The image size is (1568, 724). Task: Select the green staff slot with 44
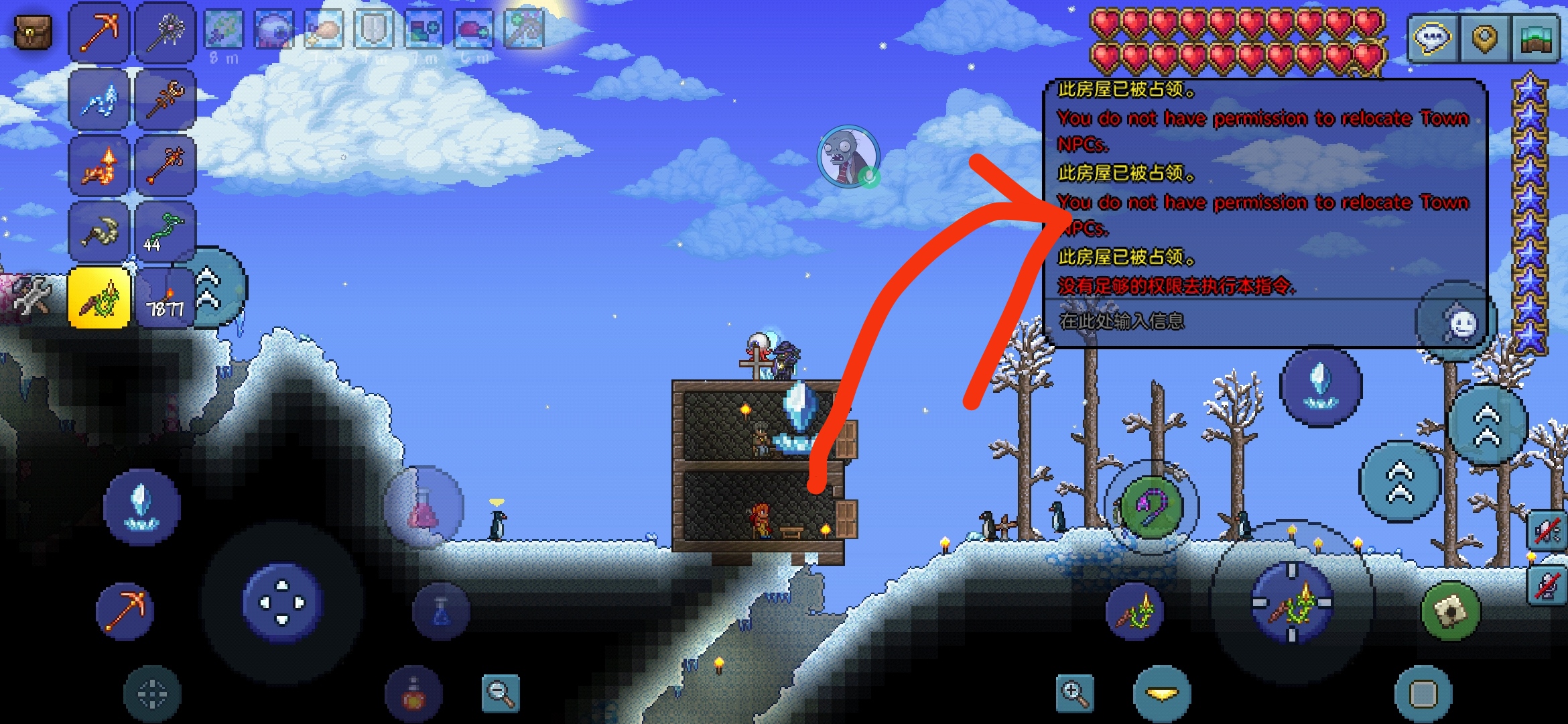165,232
